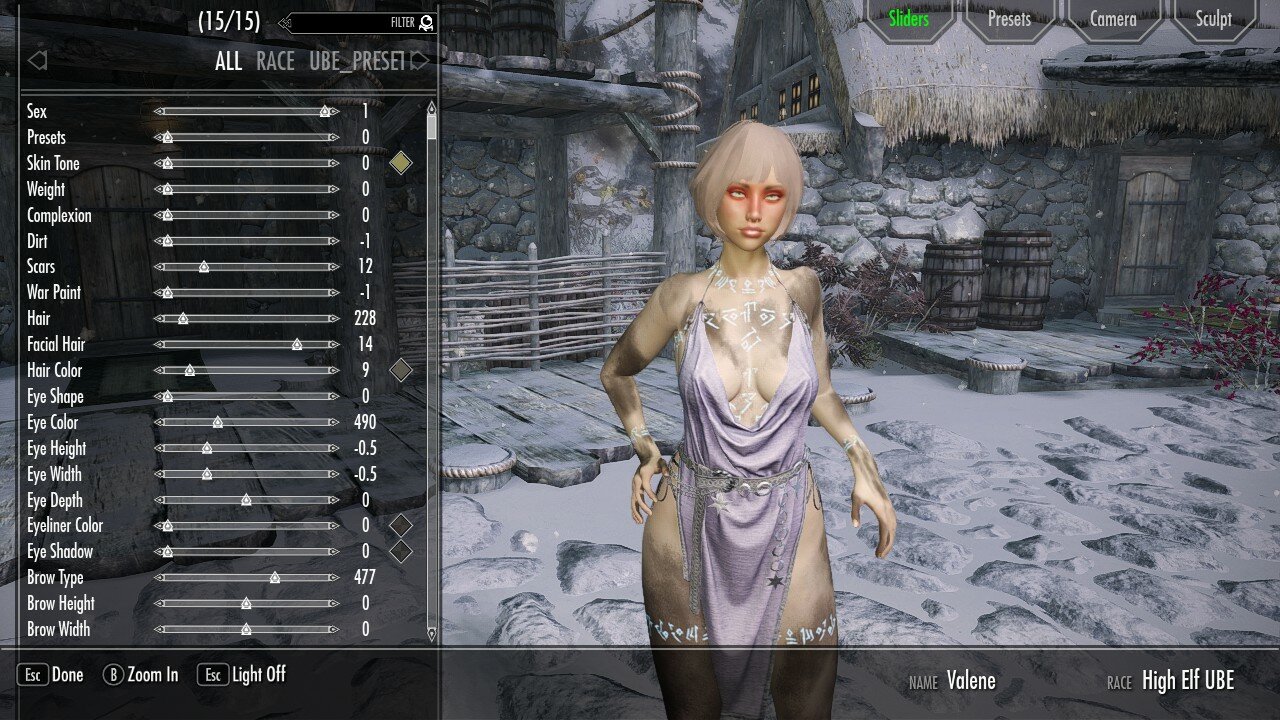This screenshot has width=1280, height=720.
Task: Click the next category right arrow
Action: click(420, 61)
